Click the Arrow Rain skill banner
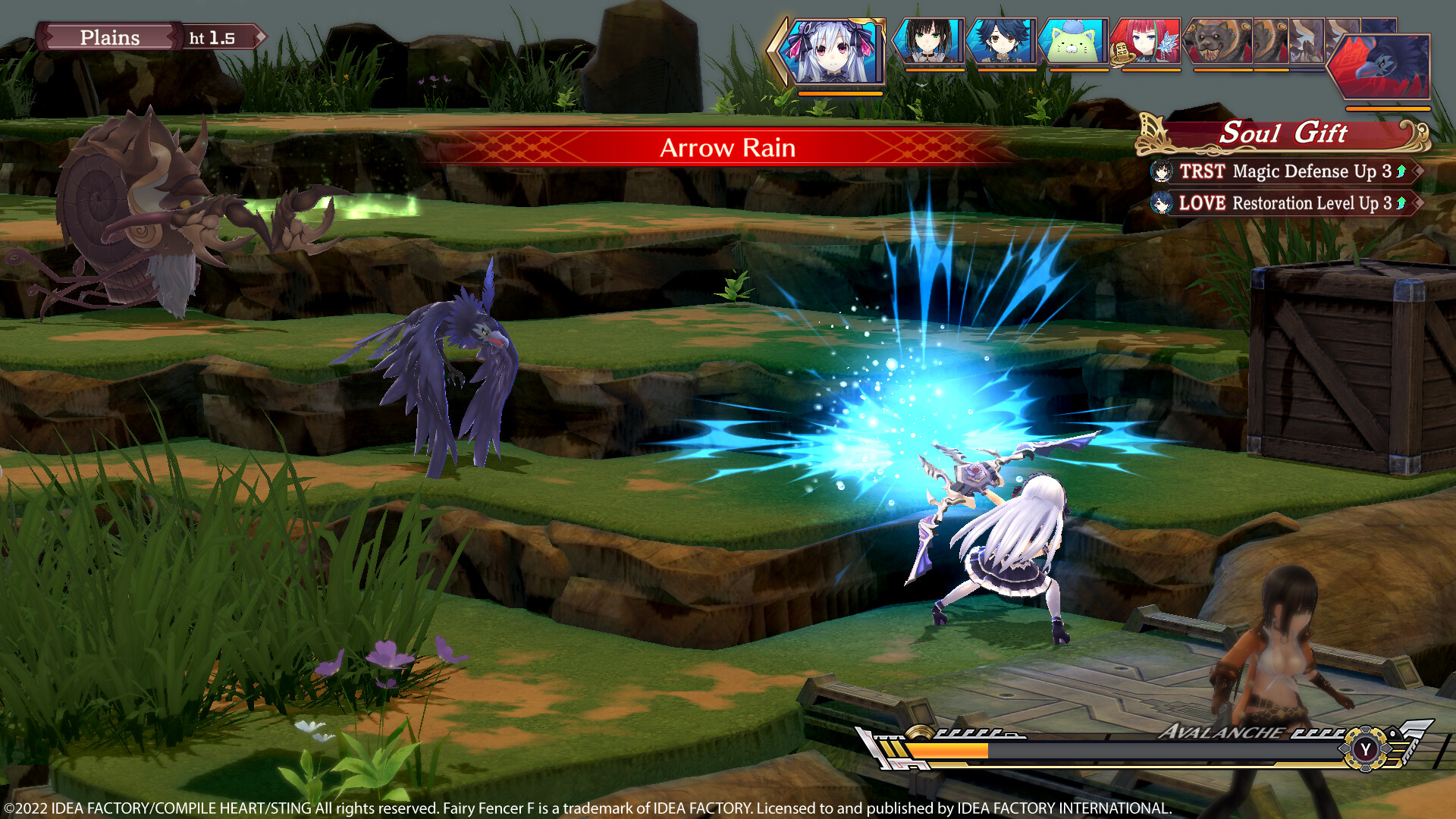1456x819 pixels. pos(728,148)
